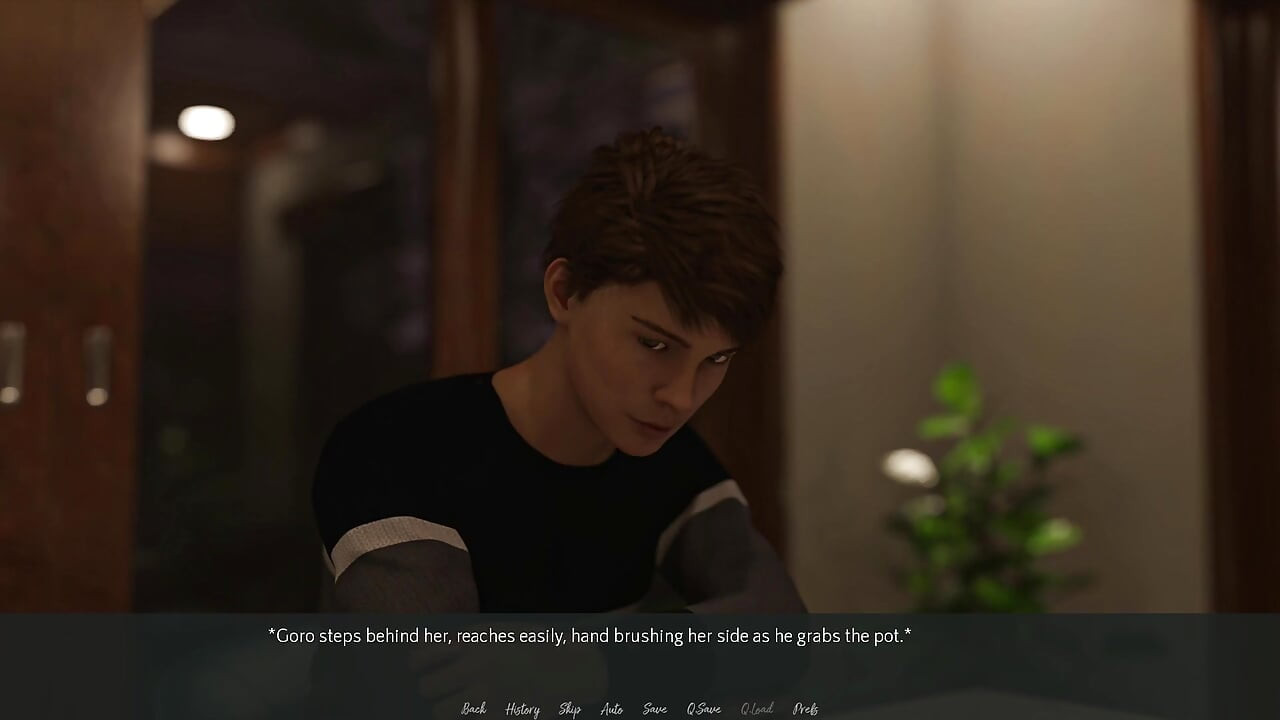The width and height of the screenshot is (1280, 720).
Task: Click Auto to auto-advance dialogue
Action: [612, 708]
